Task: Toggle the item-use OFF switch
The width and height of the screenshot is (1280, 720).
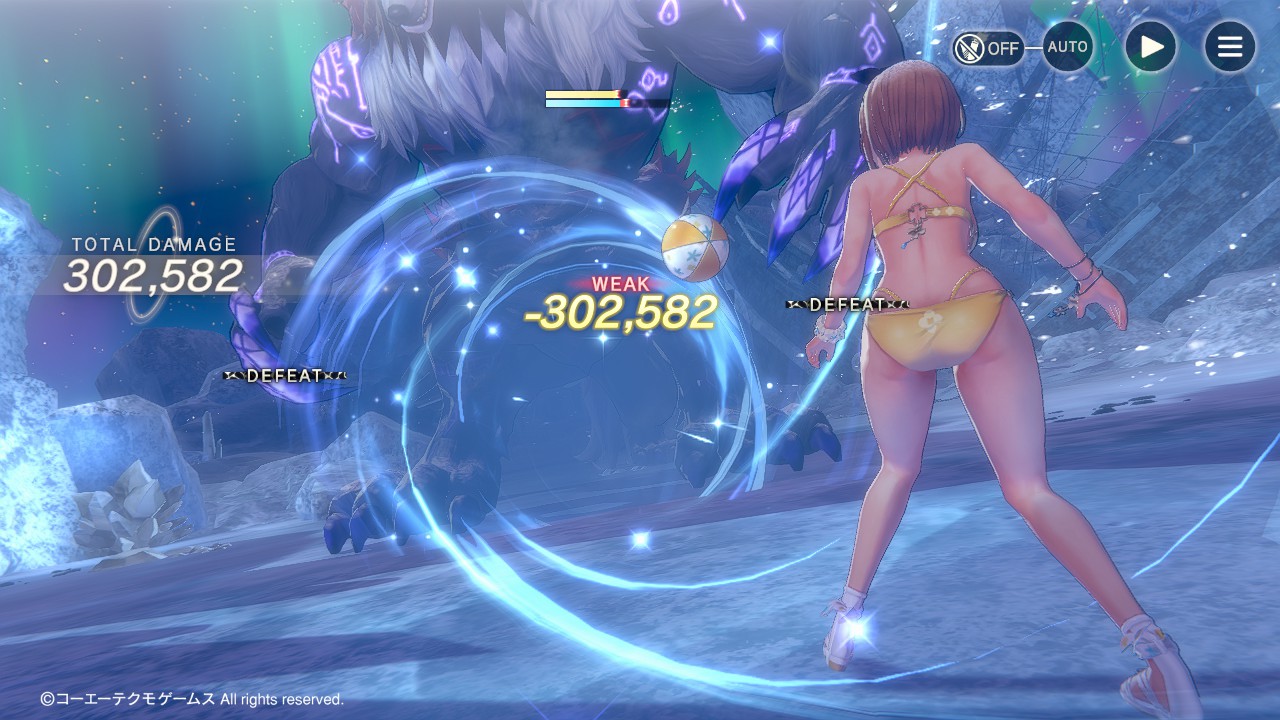Action: pos(987,48)
